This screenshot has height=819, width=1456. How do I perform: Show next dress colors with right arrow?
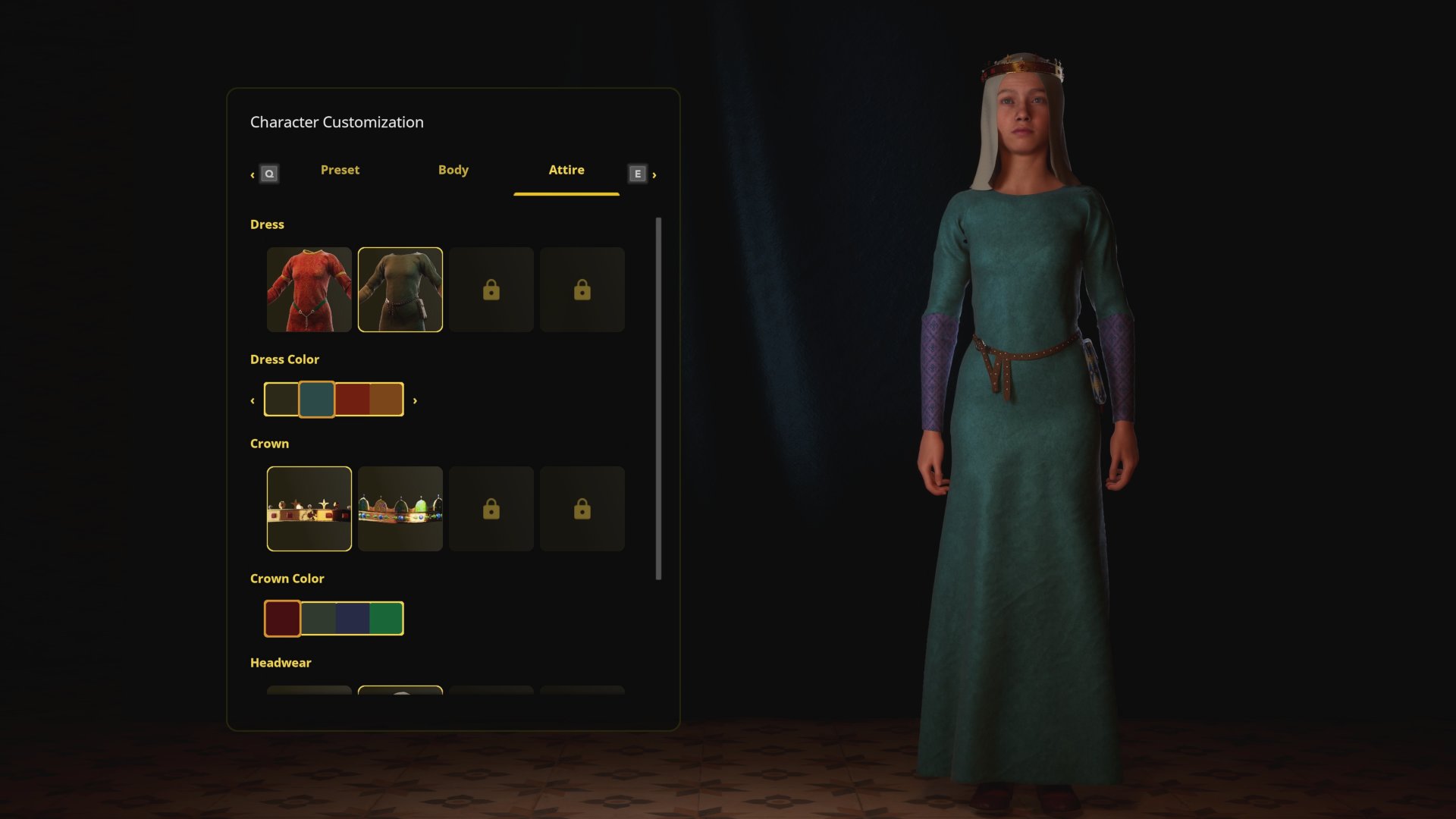coord(415,400)
